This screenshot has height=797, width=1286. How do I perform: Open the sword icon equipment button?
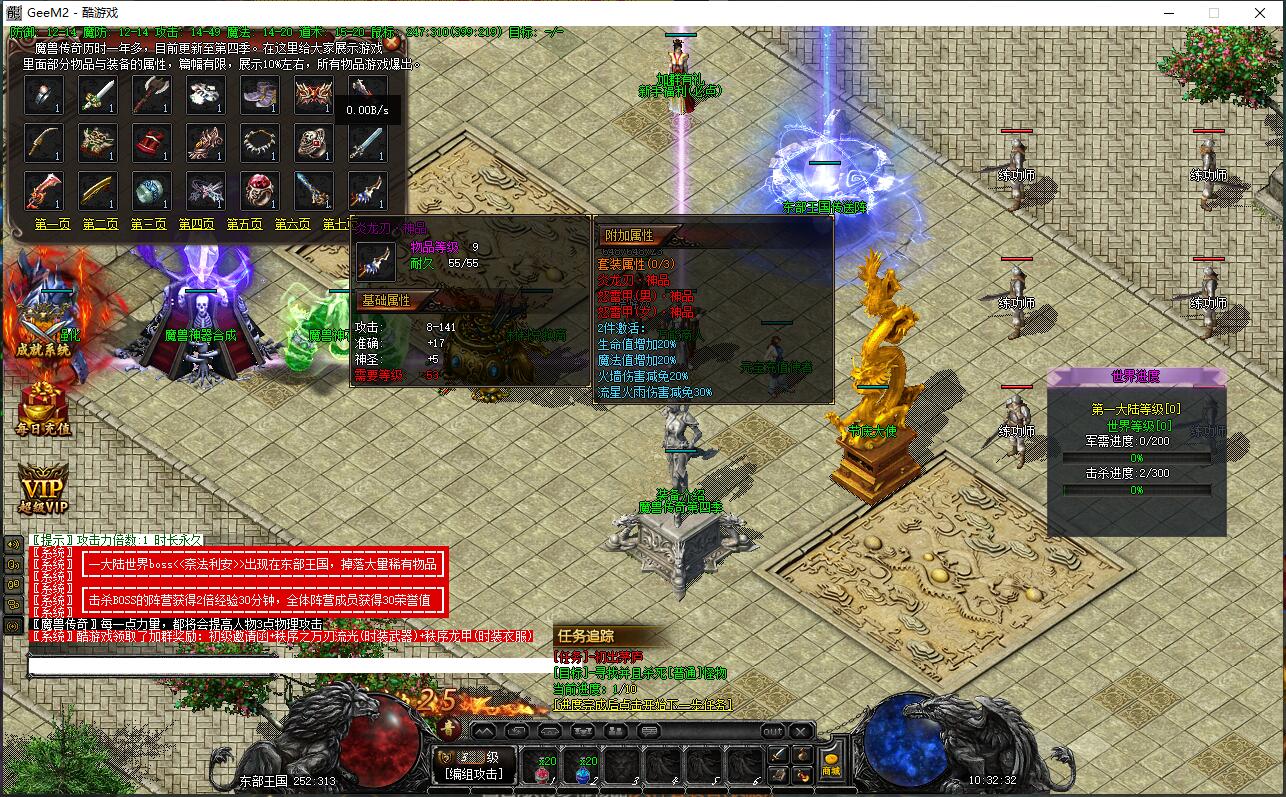[x=778, y=754]
